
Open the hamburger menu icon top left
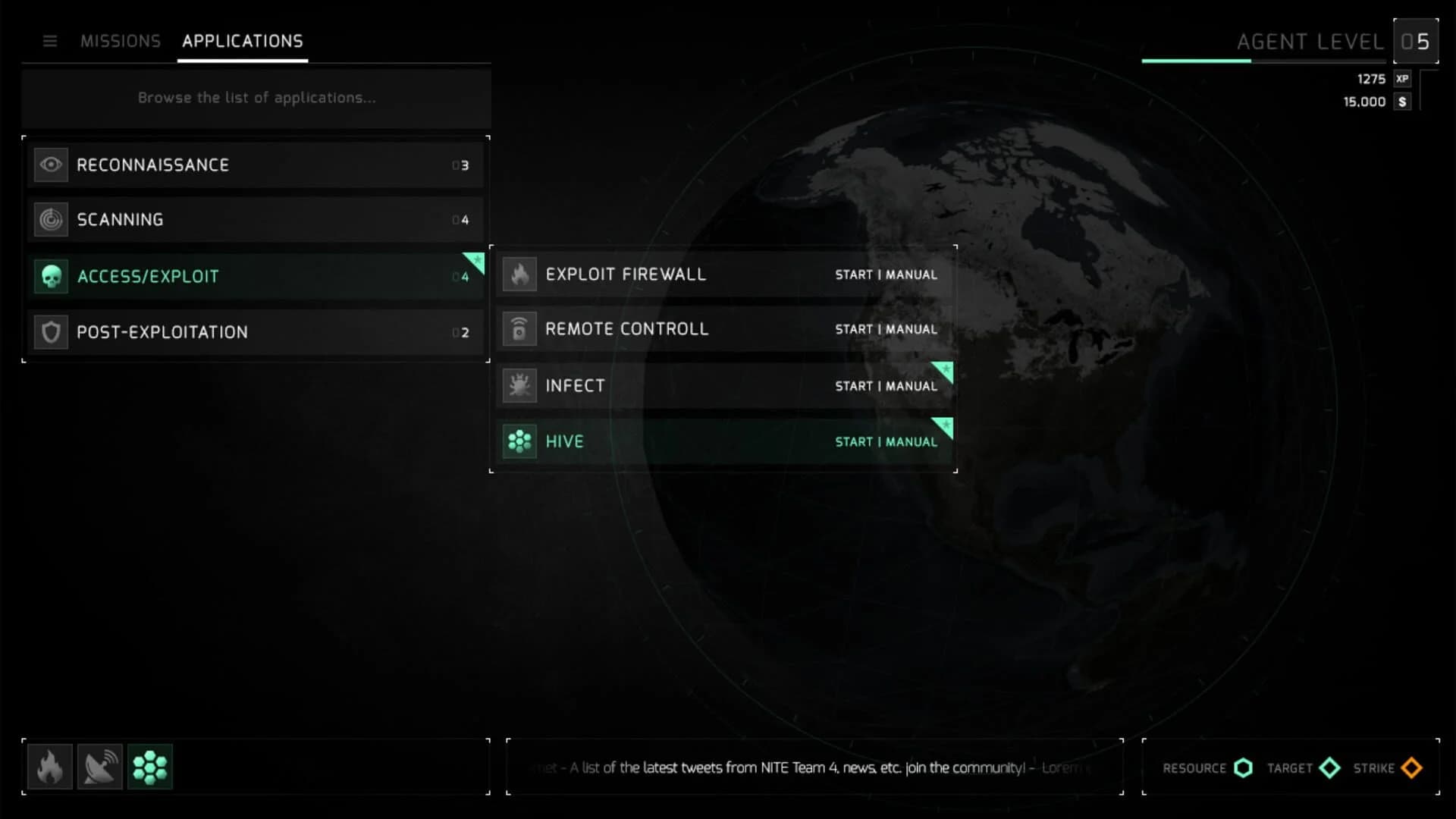50,41
